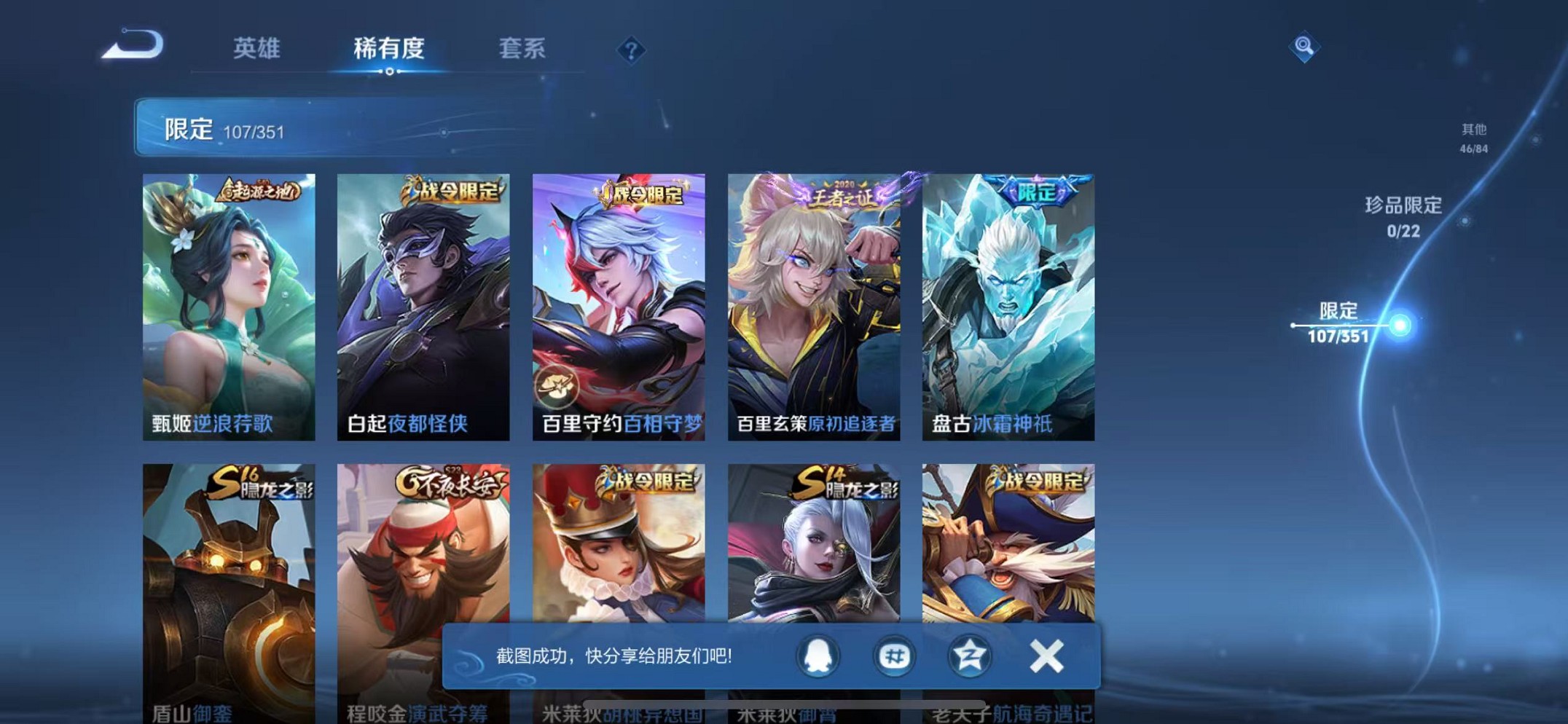Share to Qzone with the star Z icon
This screenshot has height=724, width=1568.
coord(969,656)
